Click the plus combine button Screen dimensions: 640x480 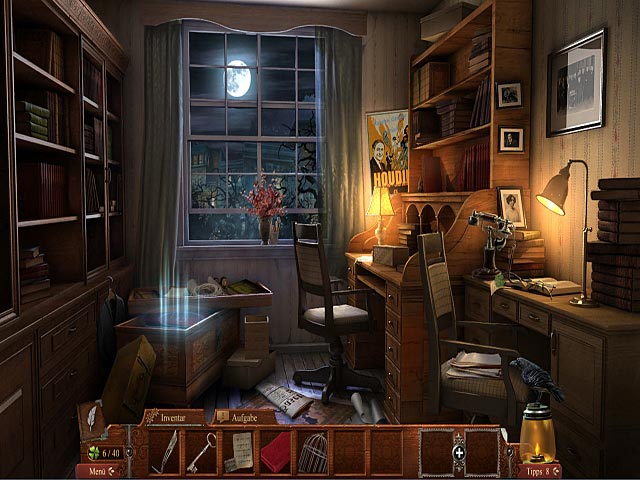[x=459, y=452]
